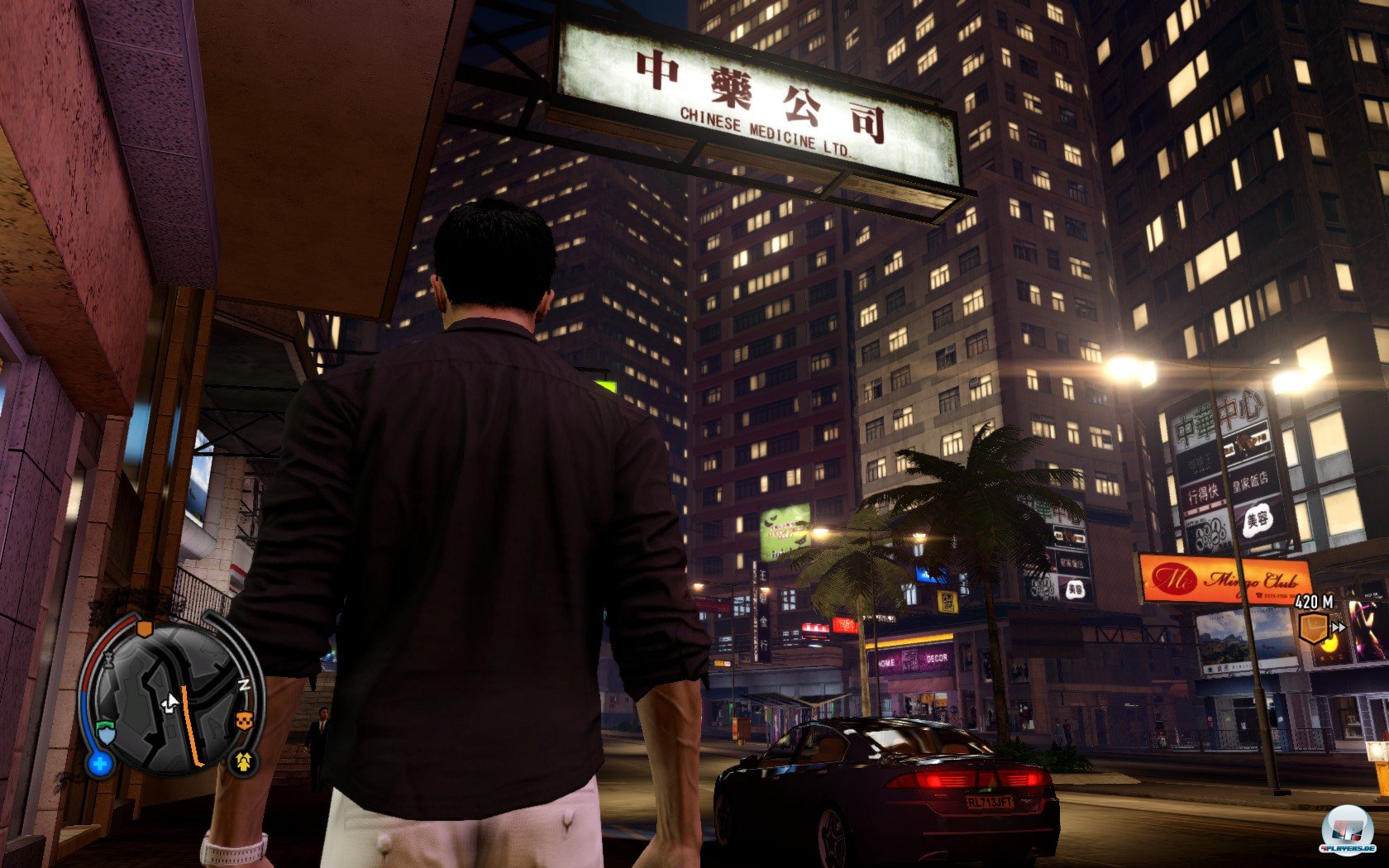The width and height of the screenshot is (1389, 868).
Task: Click the fast-forward arrows beside the waypoint shield
Action: coord(1339,627)
